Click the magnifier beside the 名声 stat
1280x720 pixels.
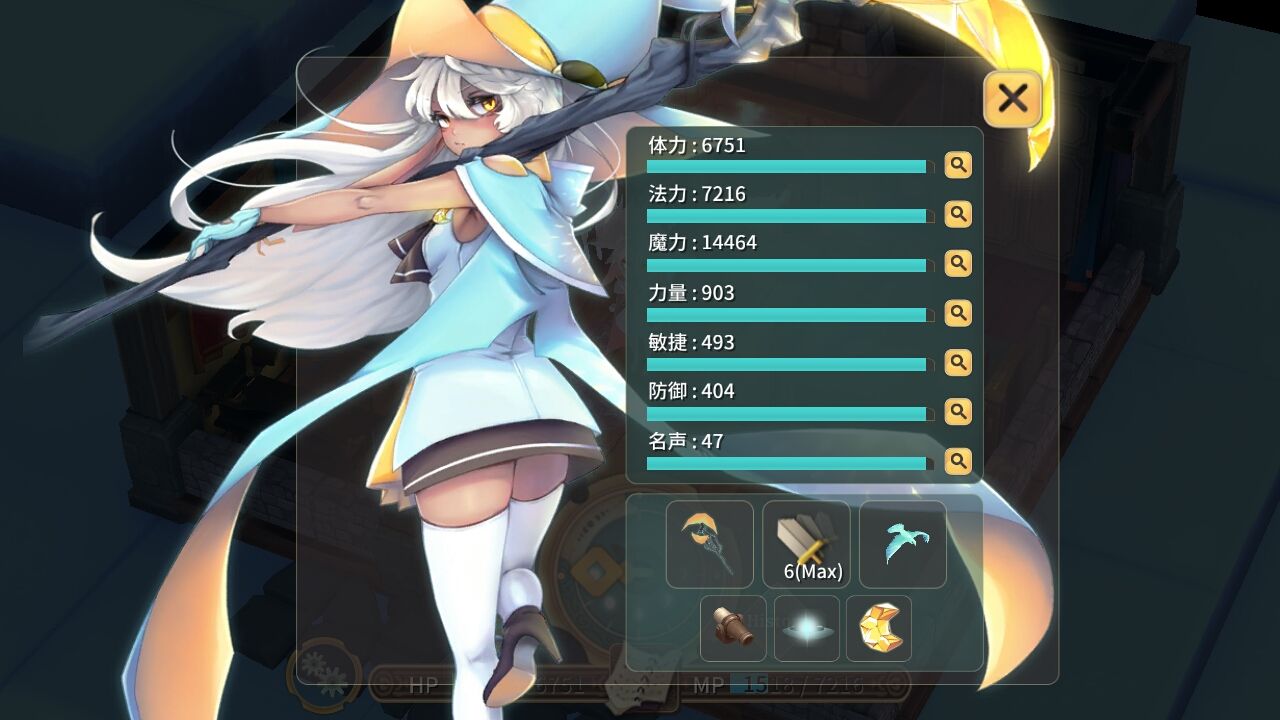[958, 461]
